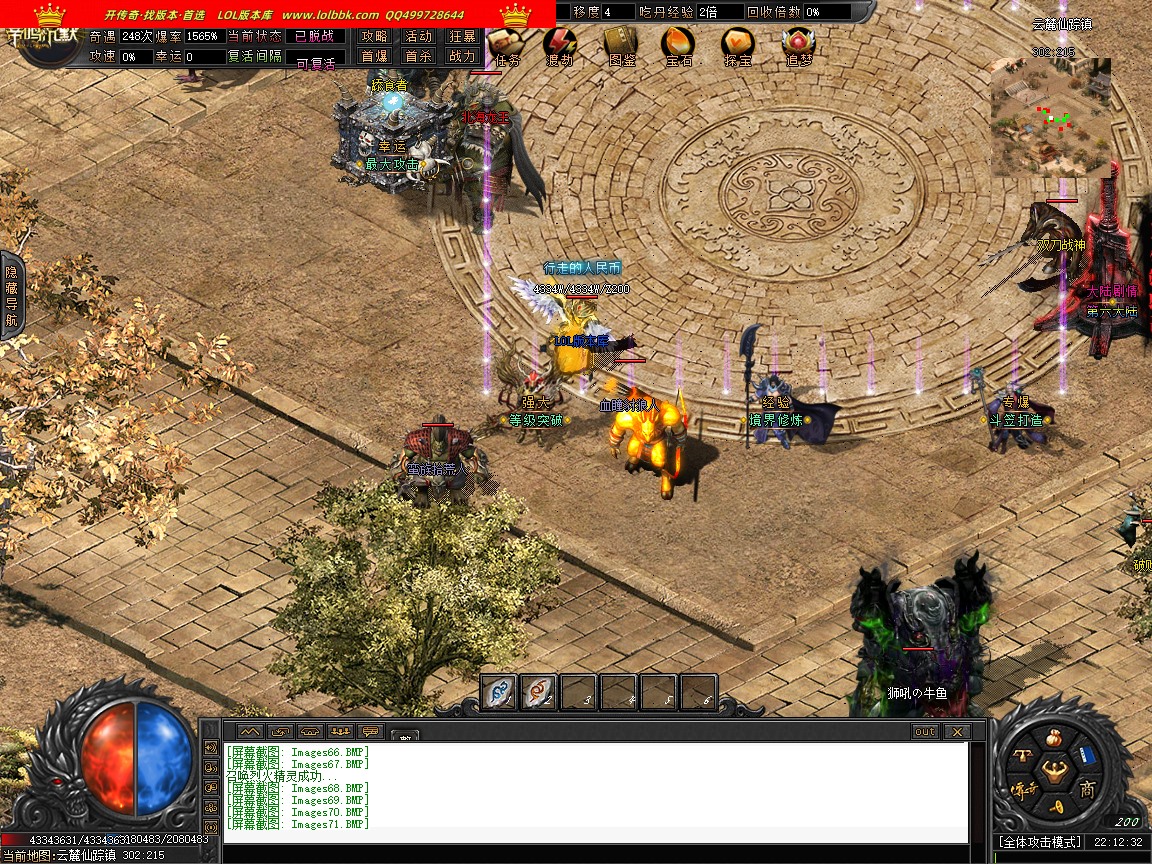1152x864 pixels.
Task: Click the minimap in the corner
Action: pyautogui.click(x=1051, y=118)
